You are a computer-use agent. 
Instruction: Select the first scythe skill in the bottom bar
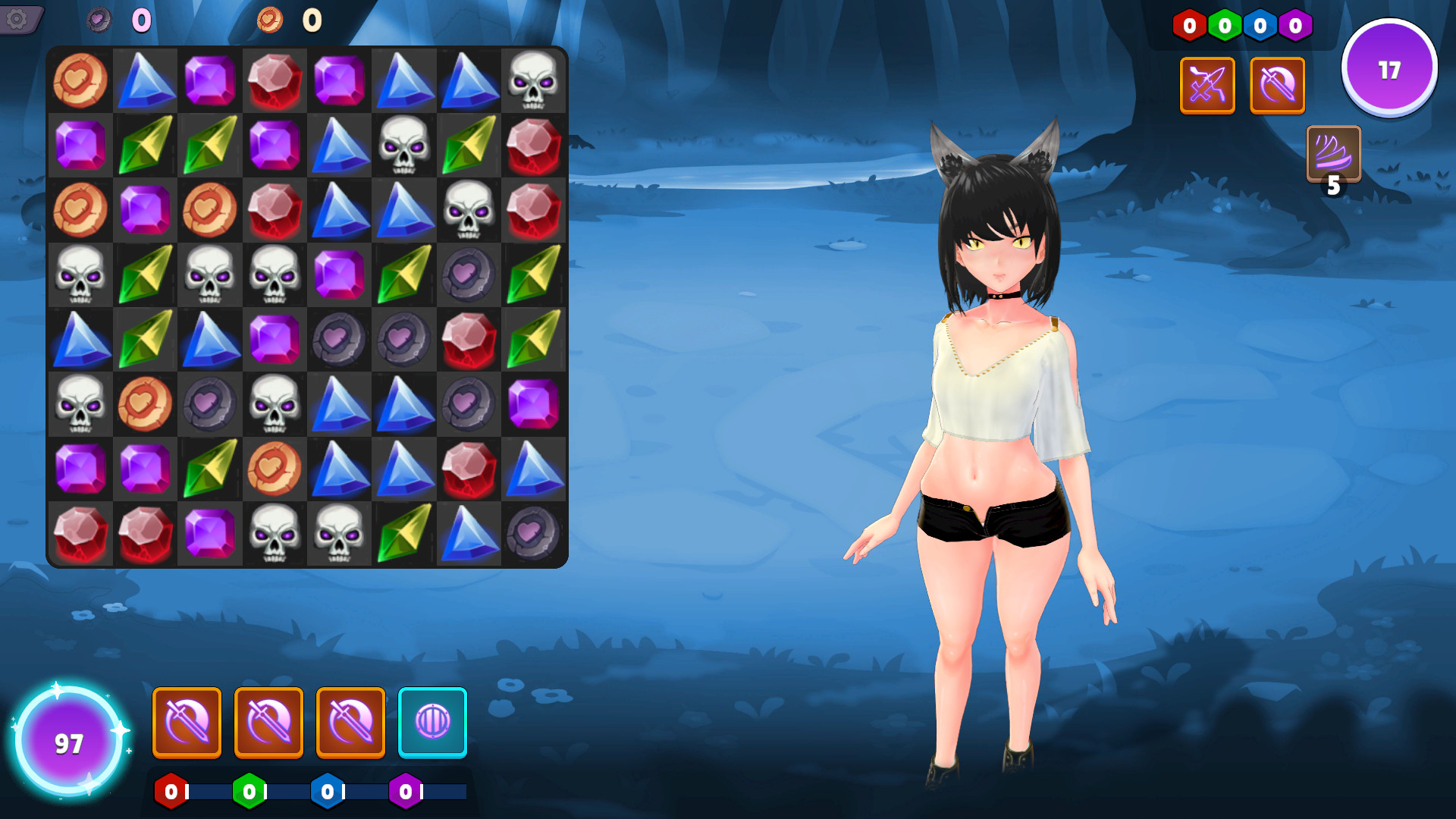tap(187, 722)
